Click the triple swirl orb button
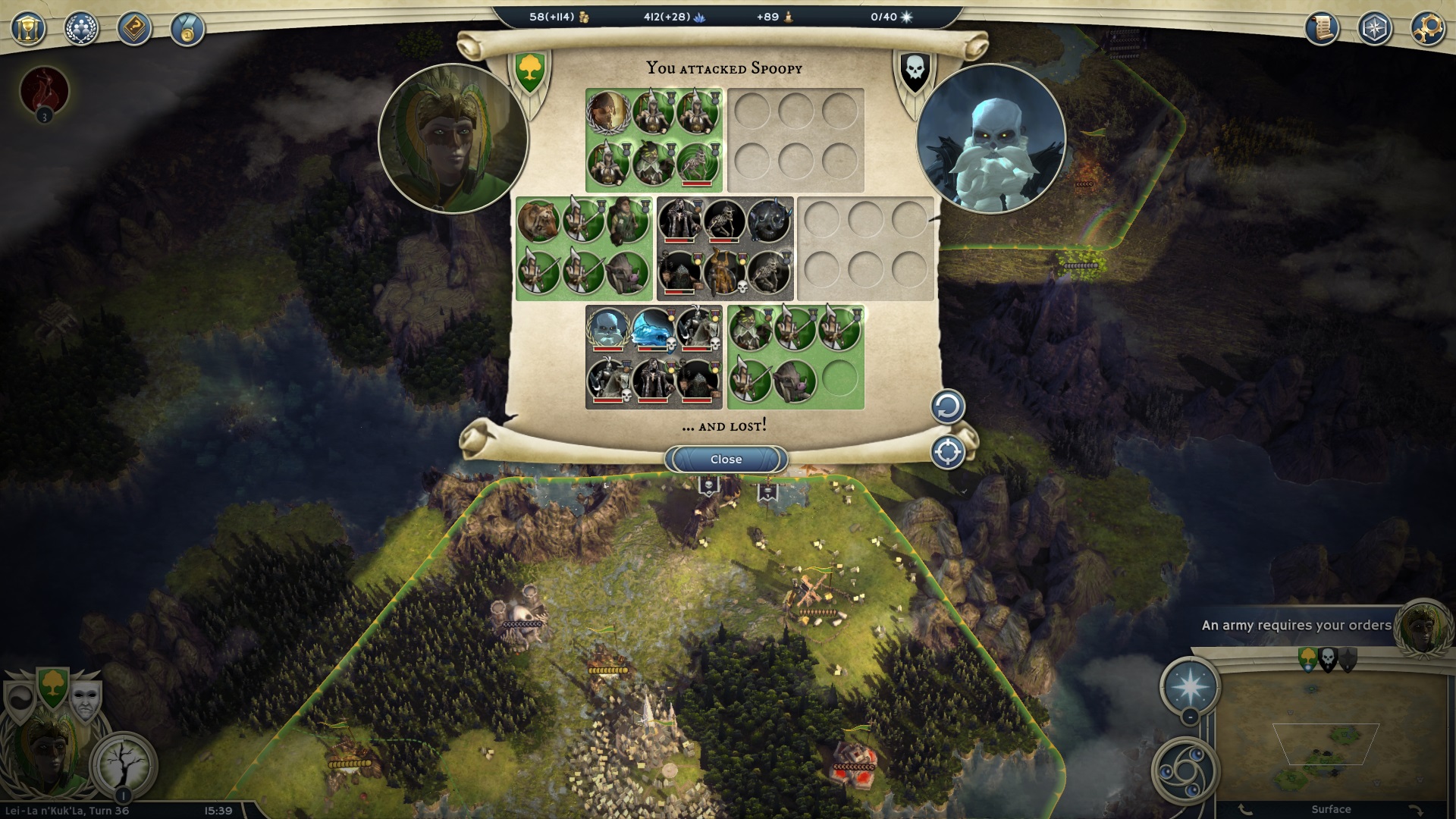1456x819 pixels. [1184, 770]
